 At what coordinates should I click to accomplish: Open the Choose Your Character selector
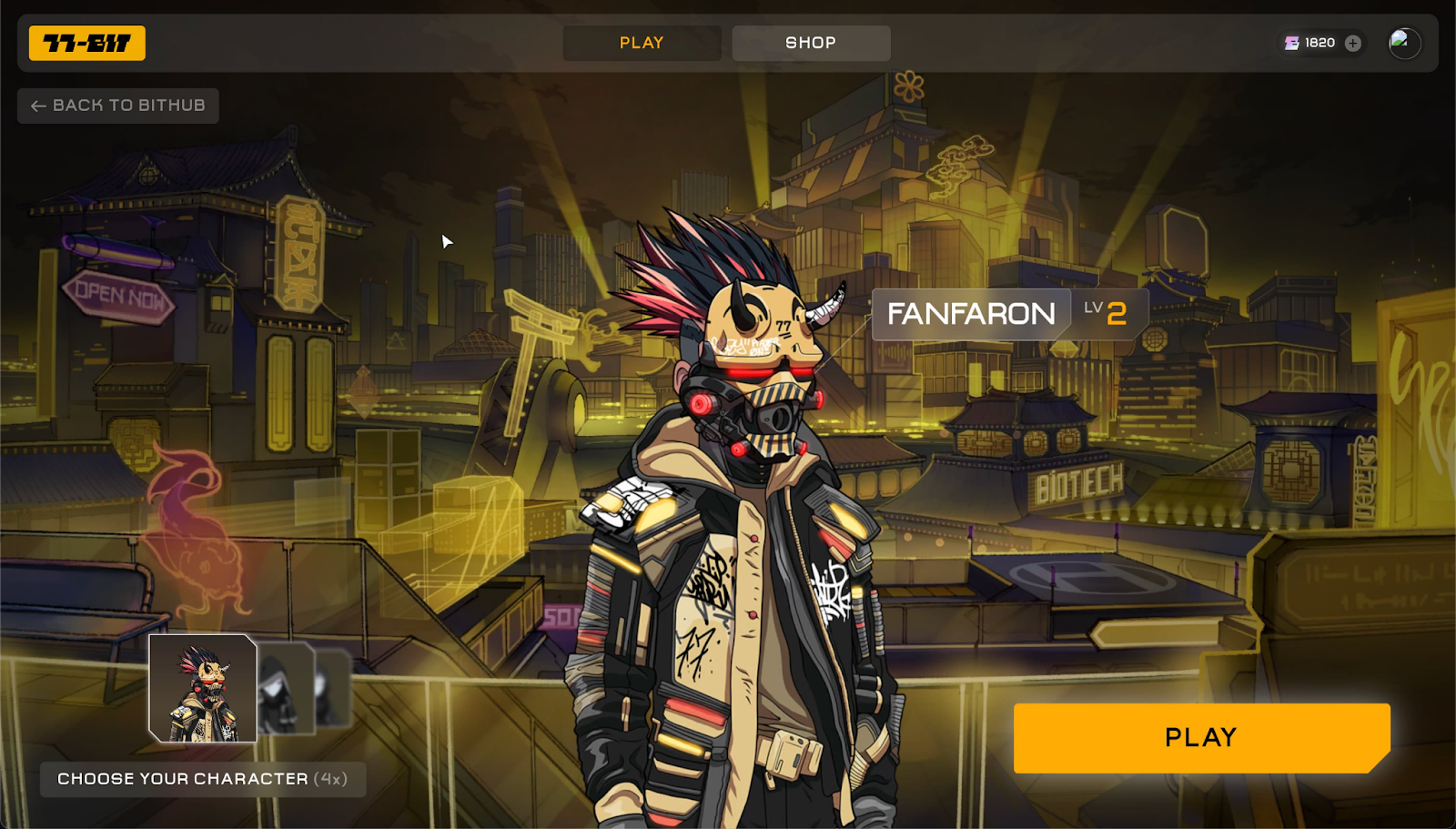(x=202, y=779)
